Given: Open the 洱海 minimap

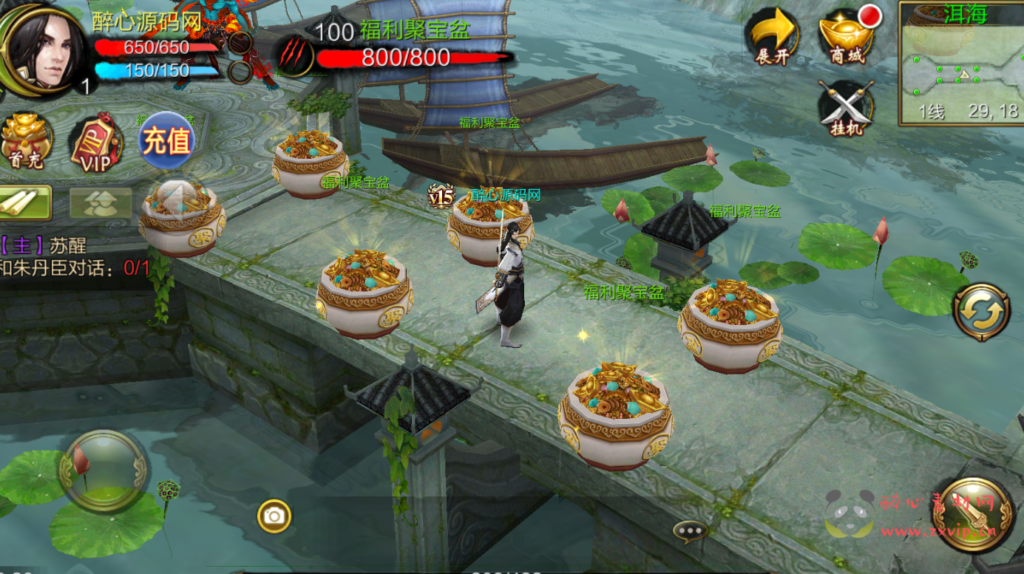Looking at the screenshot, I should click(x=959, y=62).
